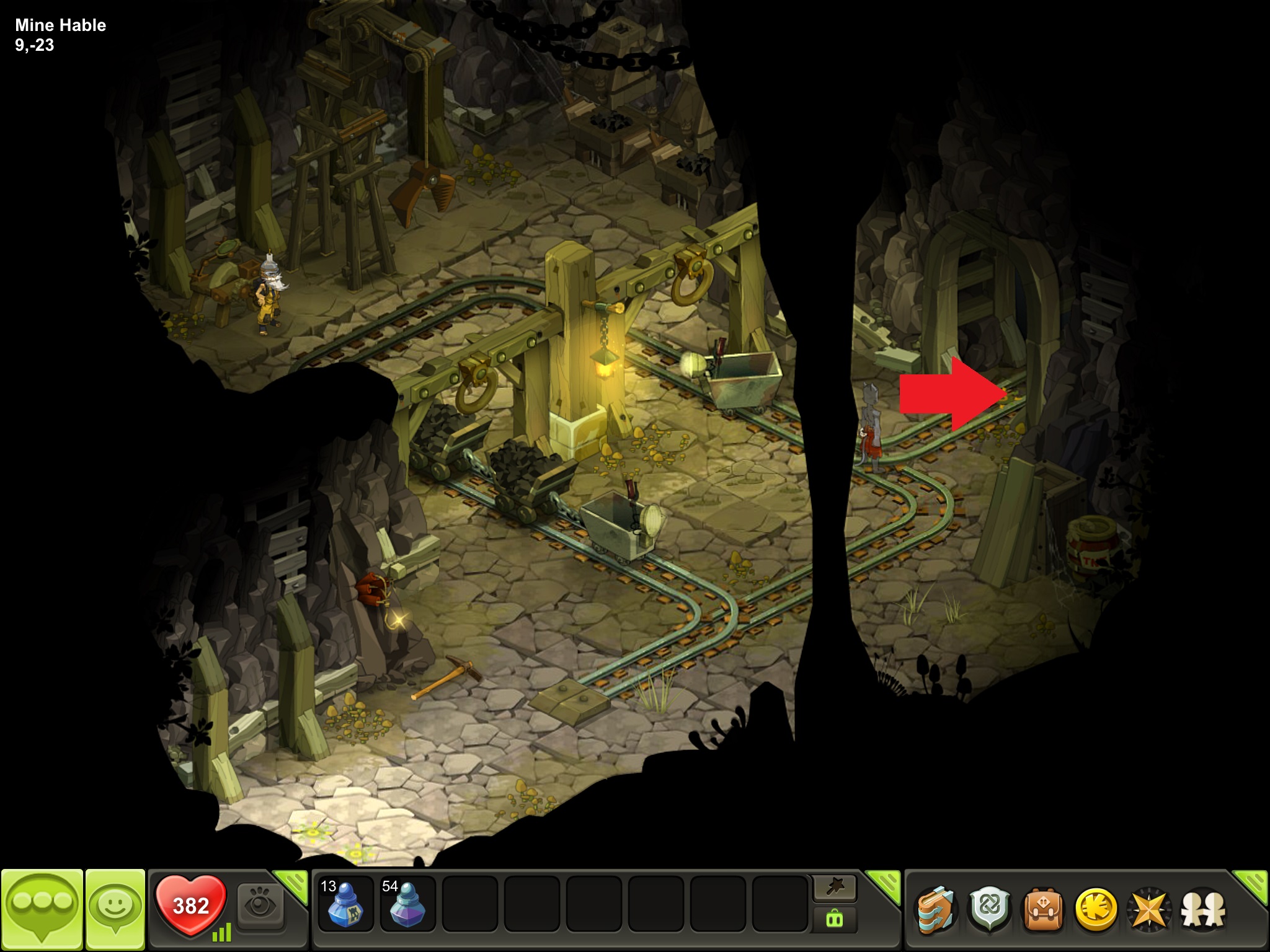Open the friends list icon
Image resolution: width=1270 pixels, height=952 pixels.
click(x=1203, y=910)
